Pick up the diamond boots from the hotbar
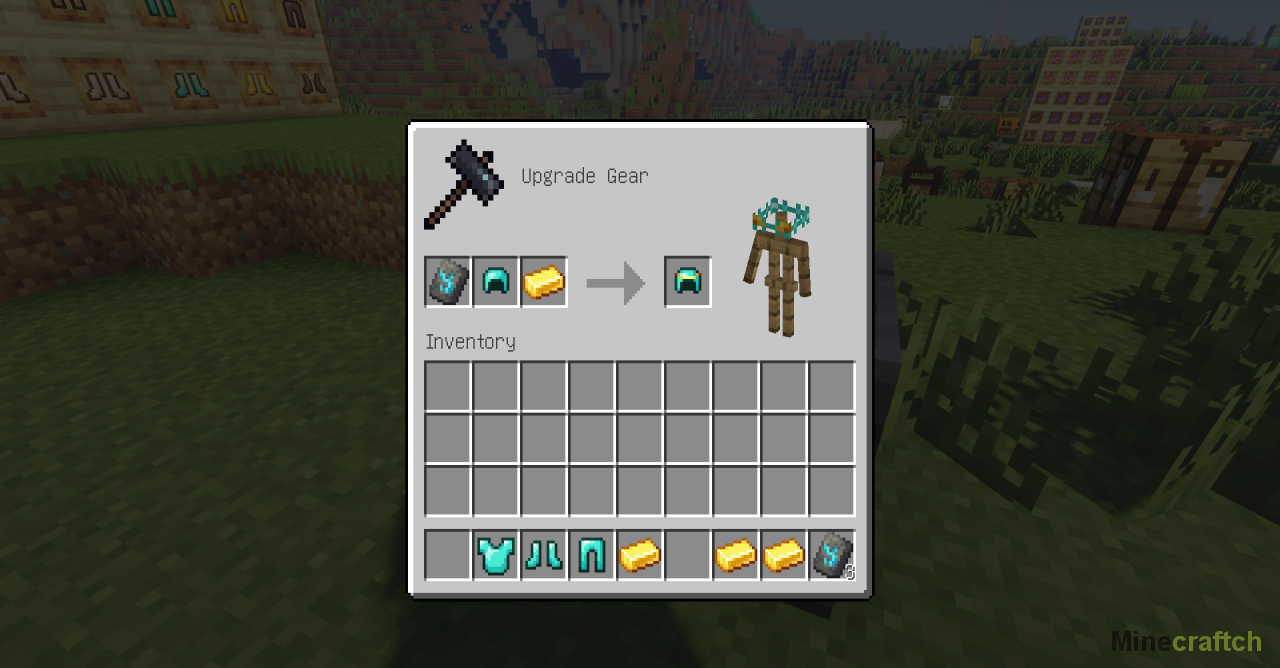1280x668 pixels. [x=543, y=555]
